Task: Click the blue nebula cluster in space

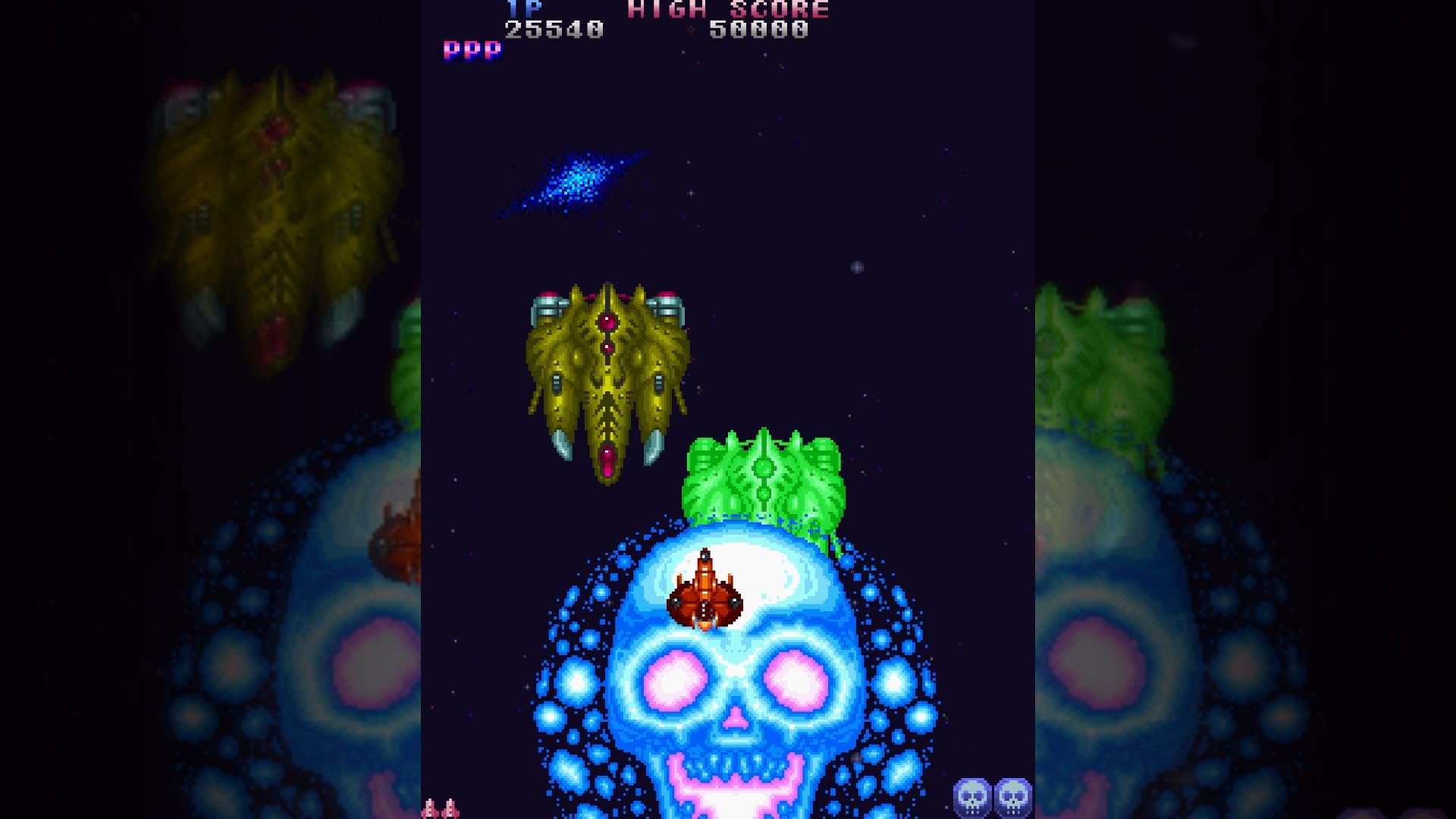Action: pos(580,178)
